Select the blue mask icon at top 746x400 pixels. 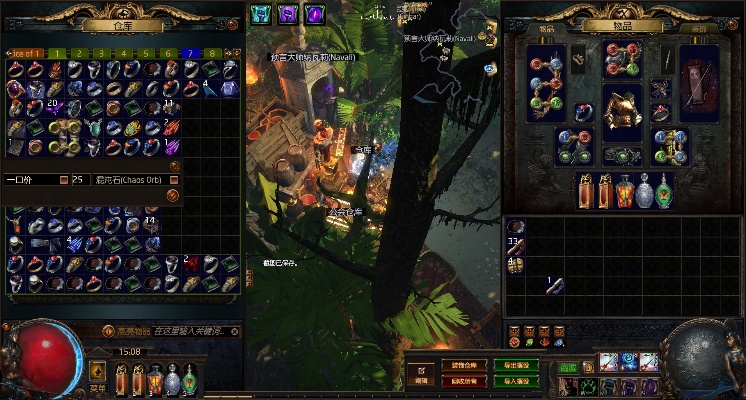tap(260, 14)
